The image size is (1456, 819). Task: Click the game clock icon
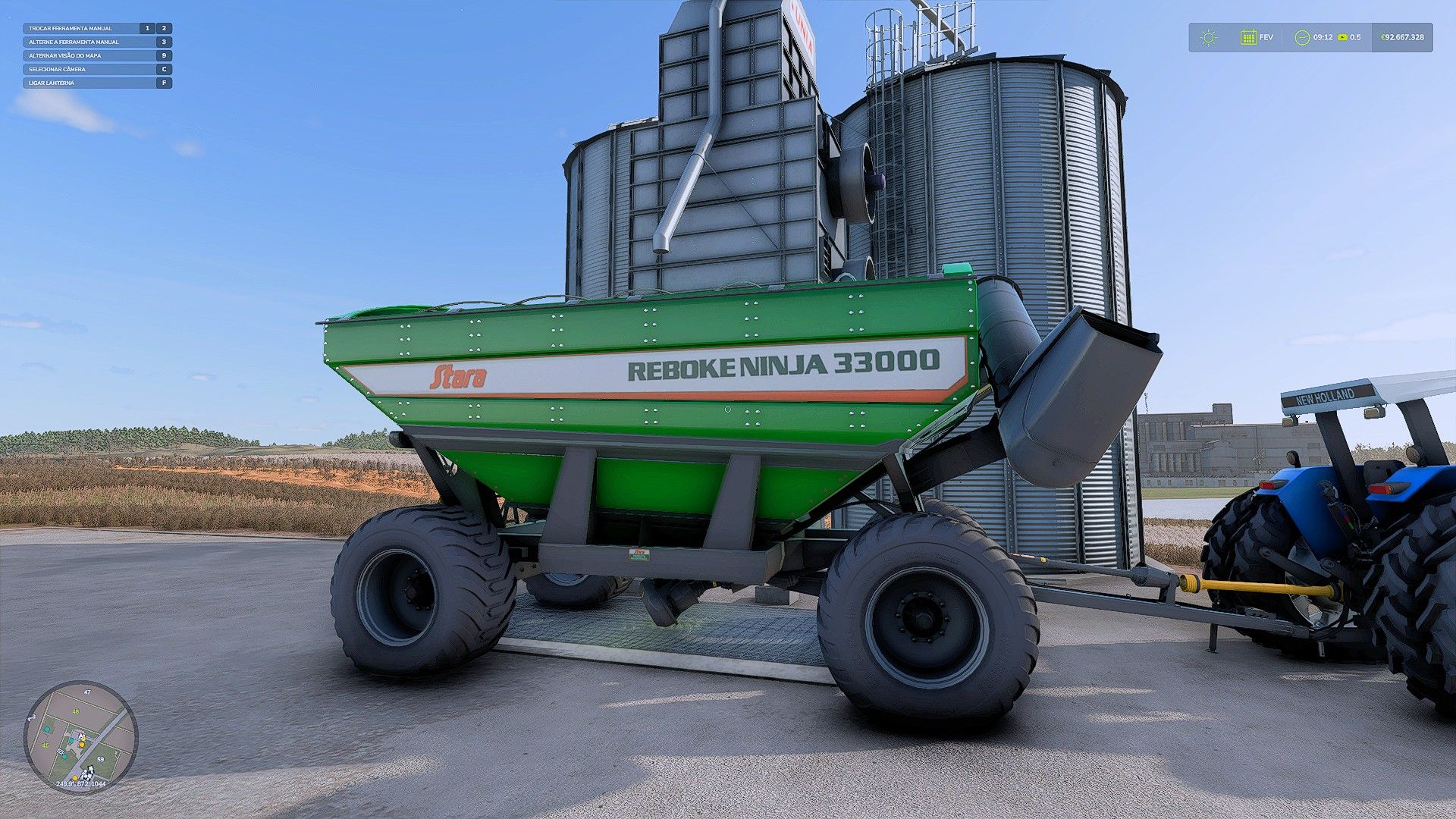coord(1302,37)
